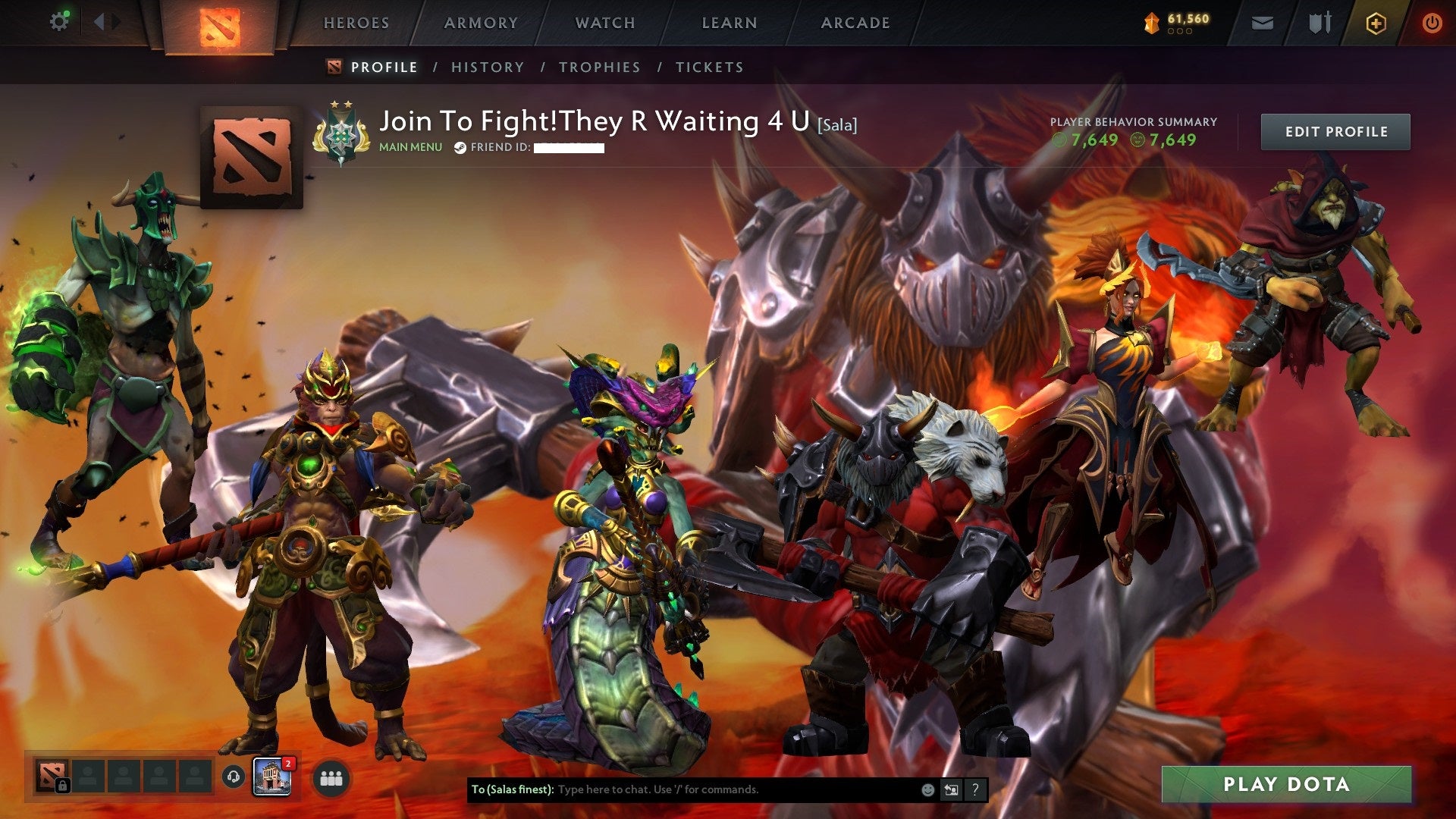The image size is (1456, 819).
Task: Open the Dota Plus hexagonal plus icon
Action: point(1376,23)
